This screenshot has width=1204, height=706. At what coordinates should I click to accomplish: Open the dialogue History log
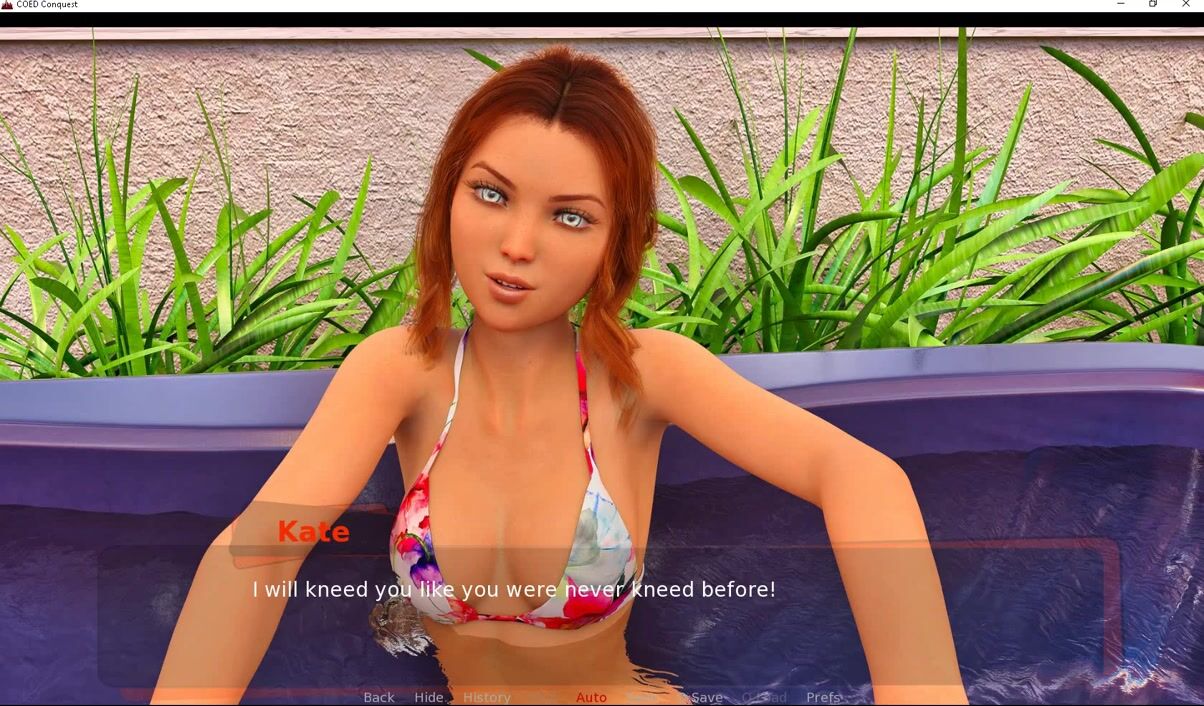486,697
